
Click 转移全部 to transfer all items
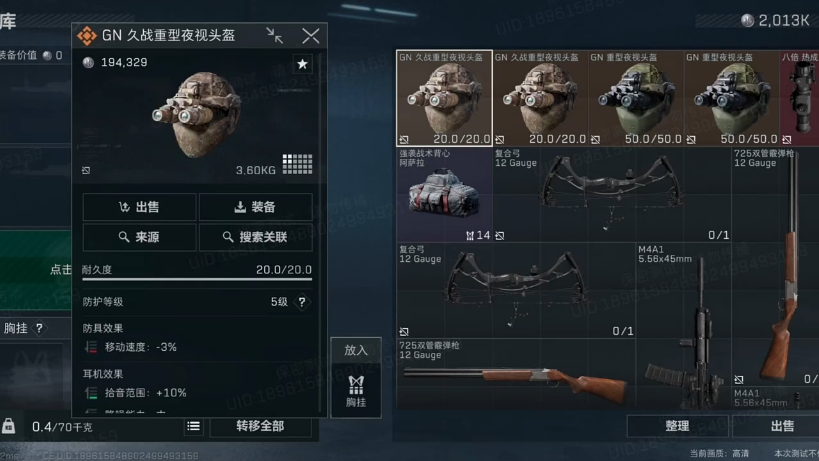point(259,426)
